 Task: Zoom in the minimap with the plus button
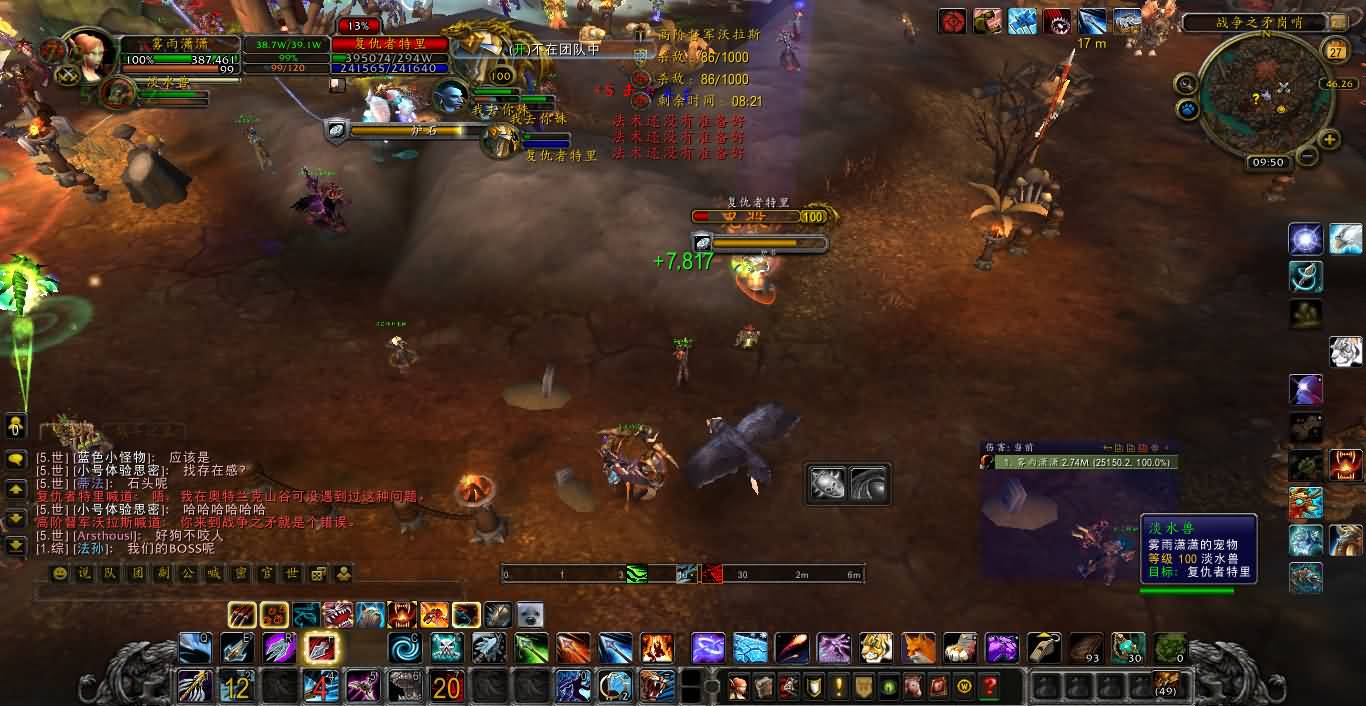tap(1329, 140)
